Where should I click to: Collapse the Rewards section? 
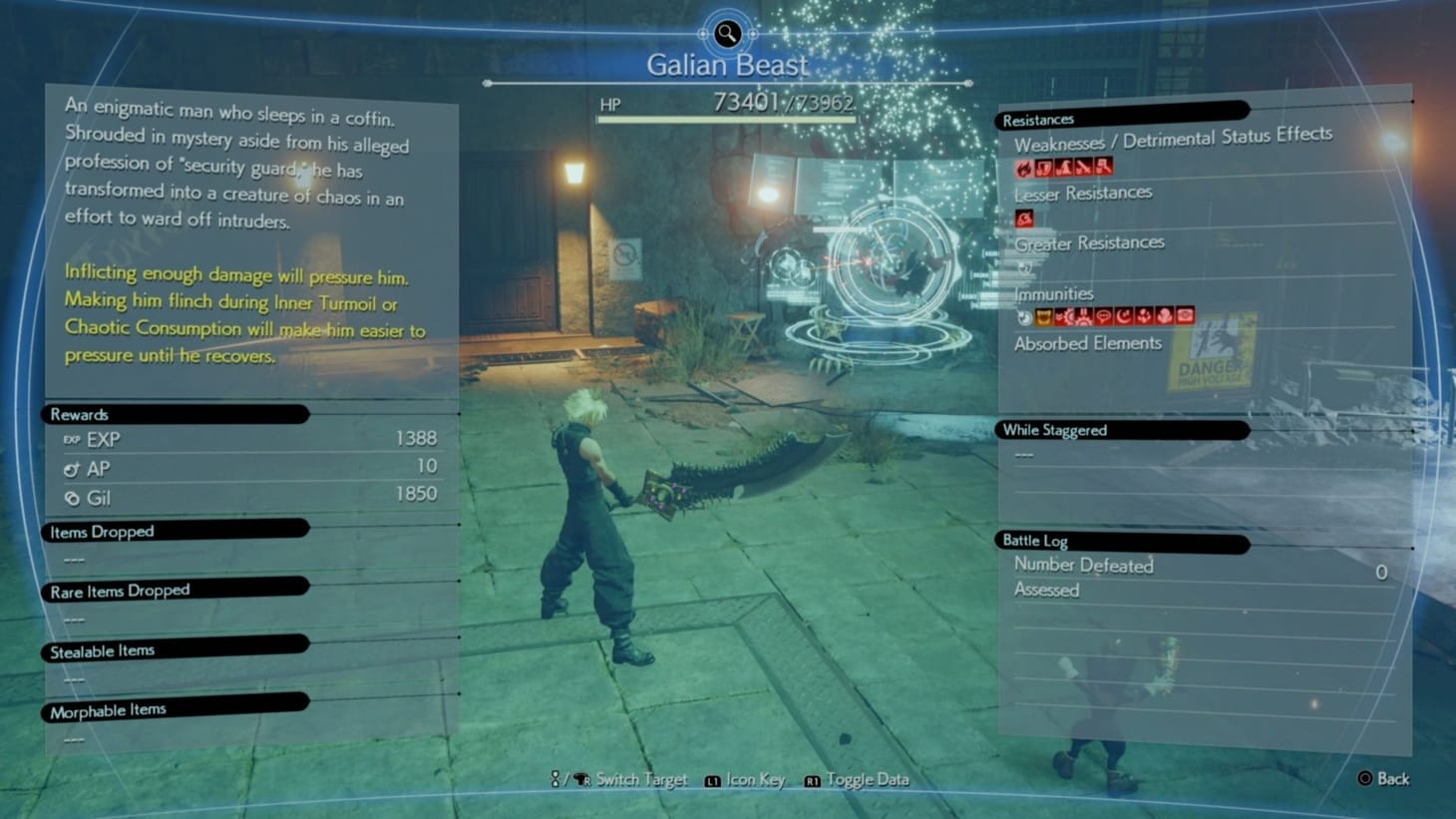click(x=78, y=413)
